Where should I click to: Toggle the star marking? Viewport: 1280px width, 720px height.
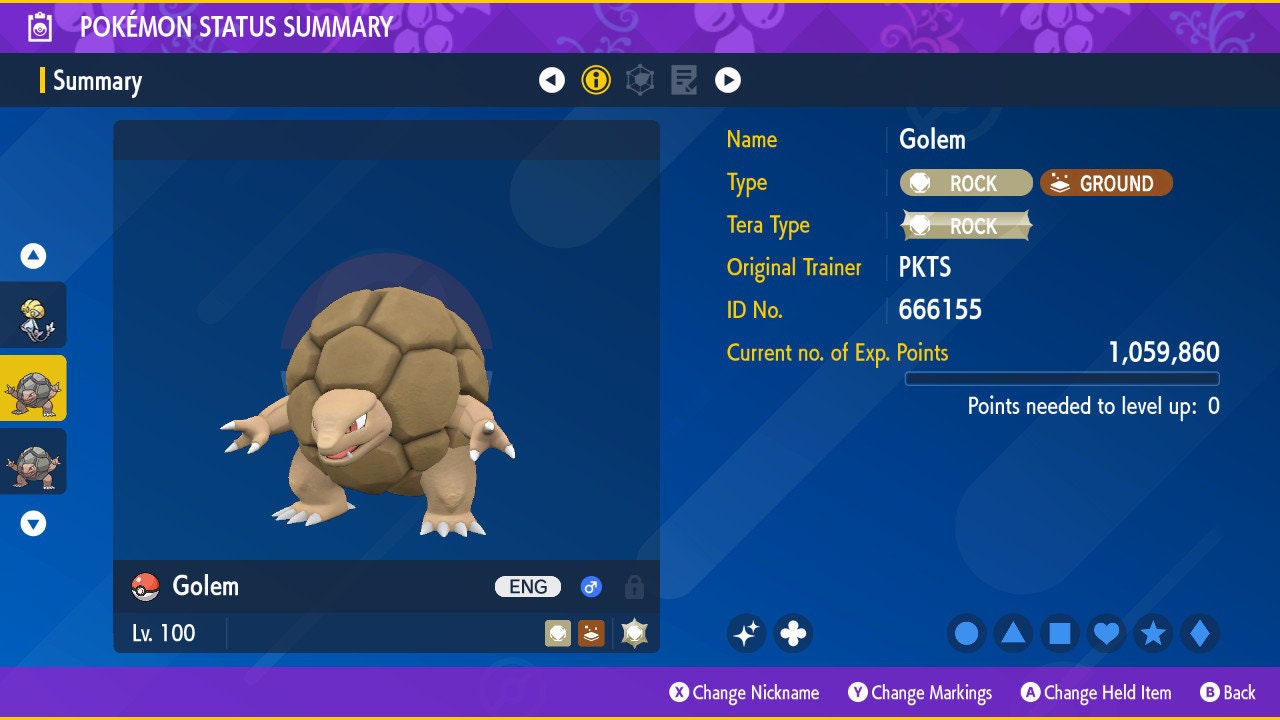(x=1153, y=633)
